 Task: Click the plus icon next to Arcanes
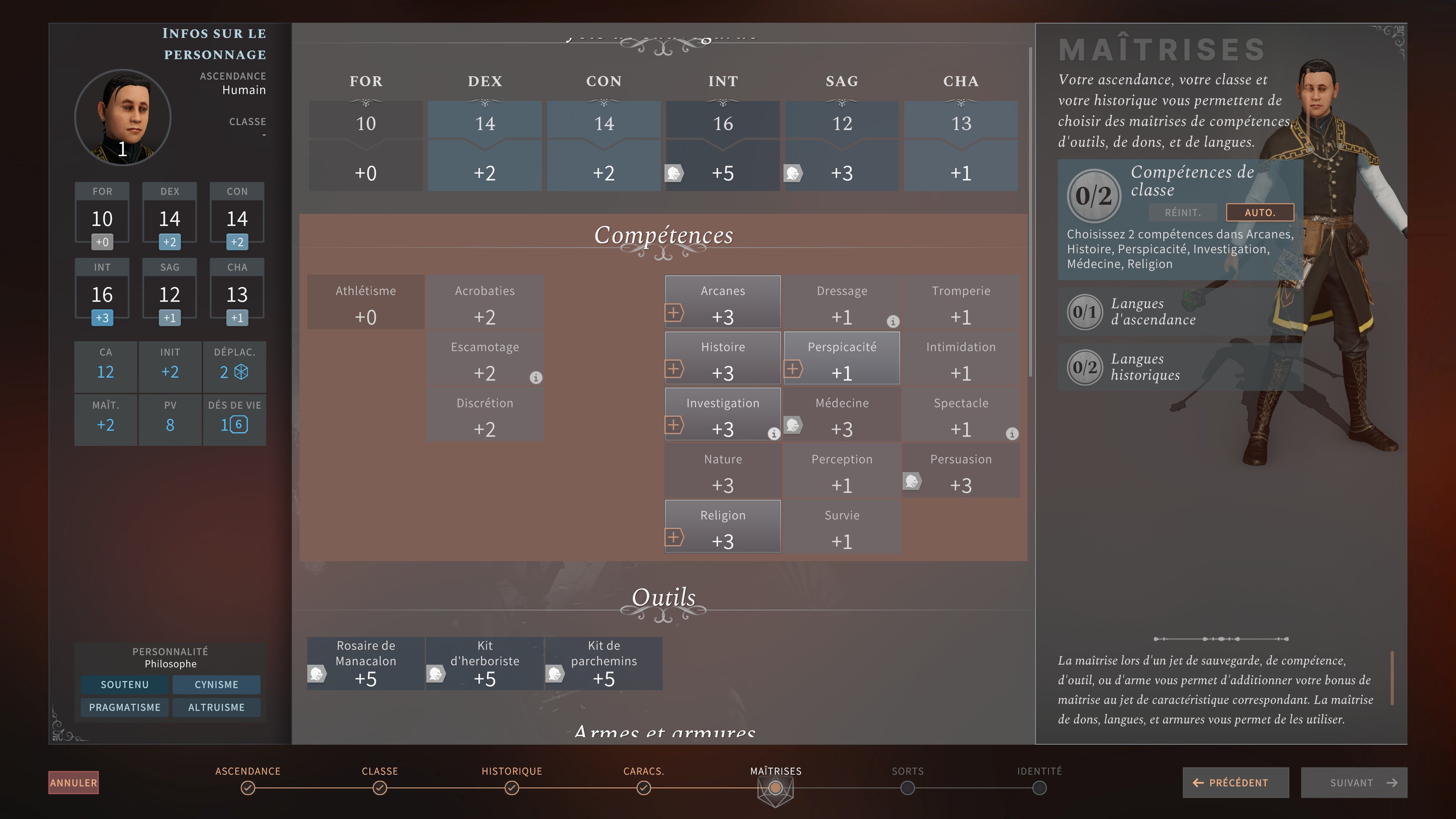tap(674, 312)
